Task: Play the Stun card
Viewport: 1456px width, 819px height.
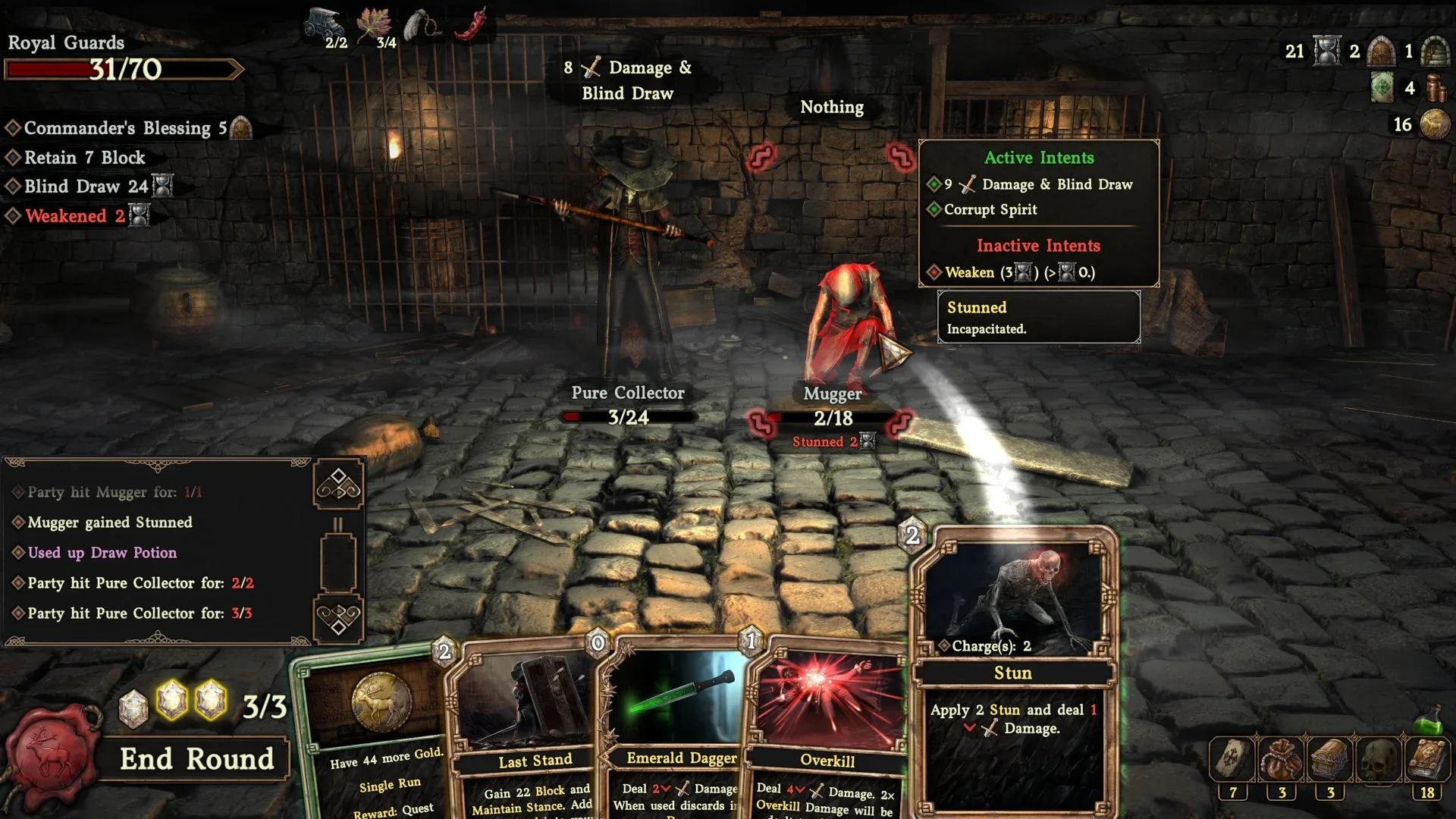Action: (1013, 672)
